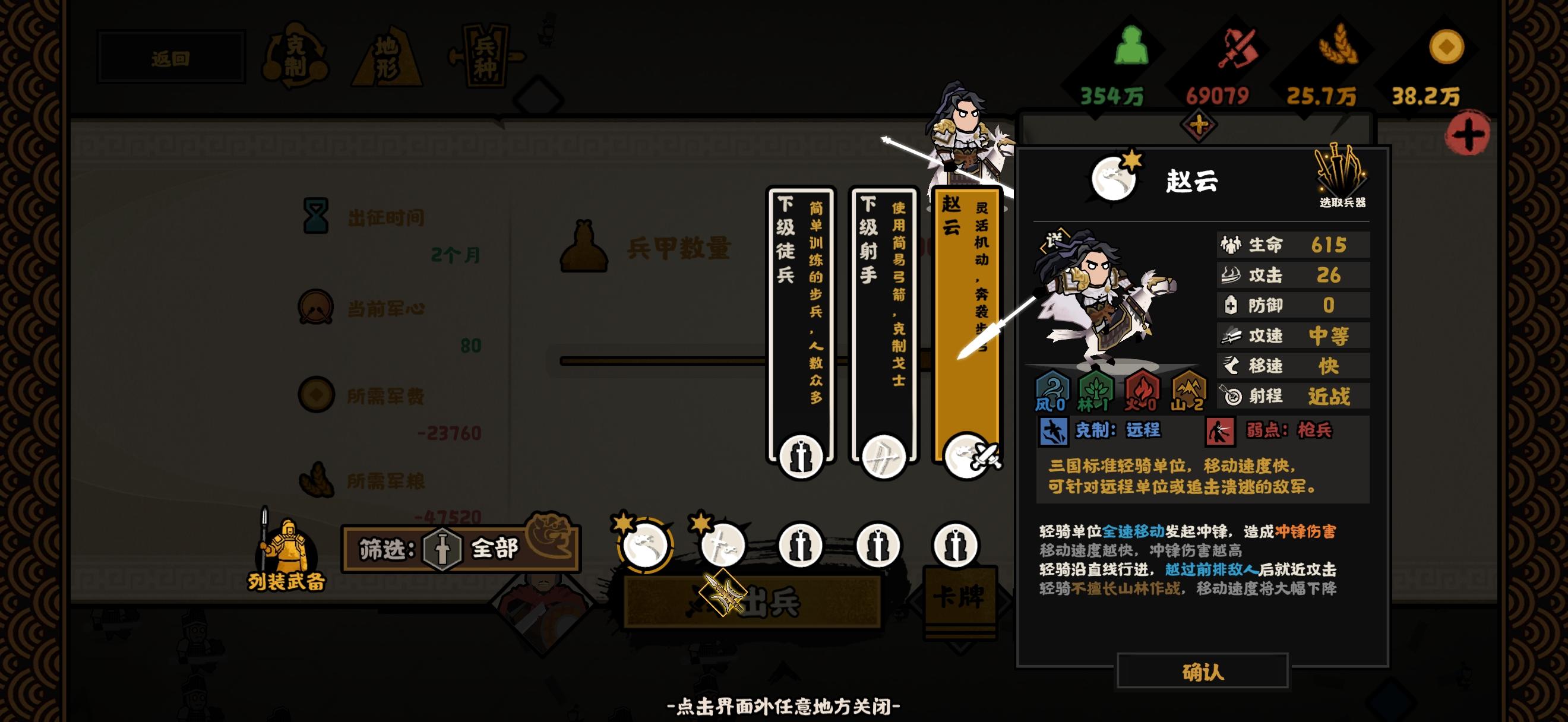Open the 筛选 全部 filter dropdown
The width and height of the screenshot is (1568, 722).
(460, 549)
